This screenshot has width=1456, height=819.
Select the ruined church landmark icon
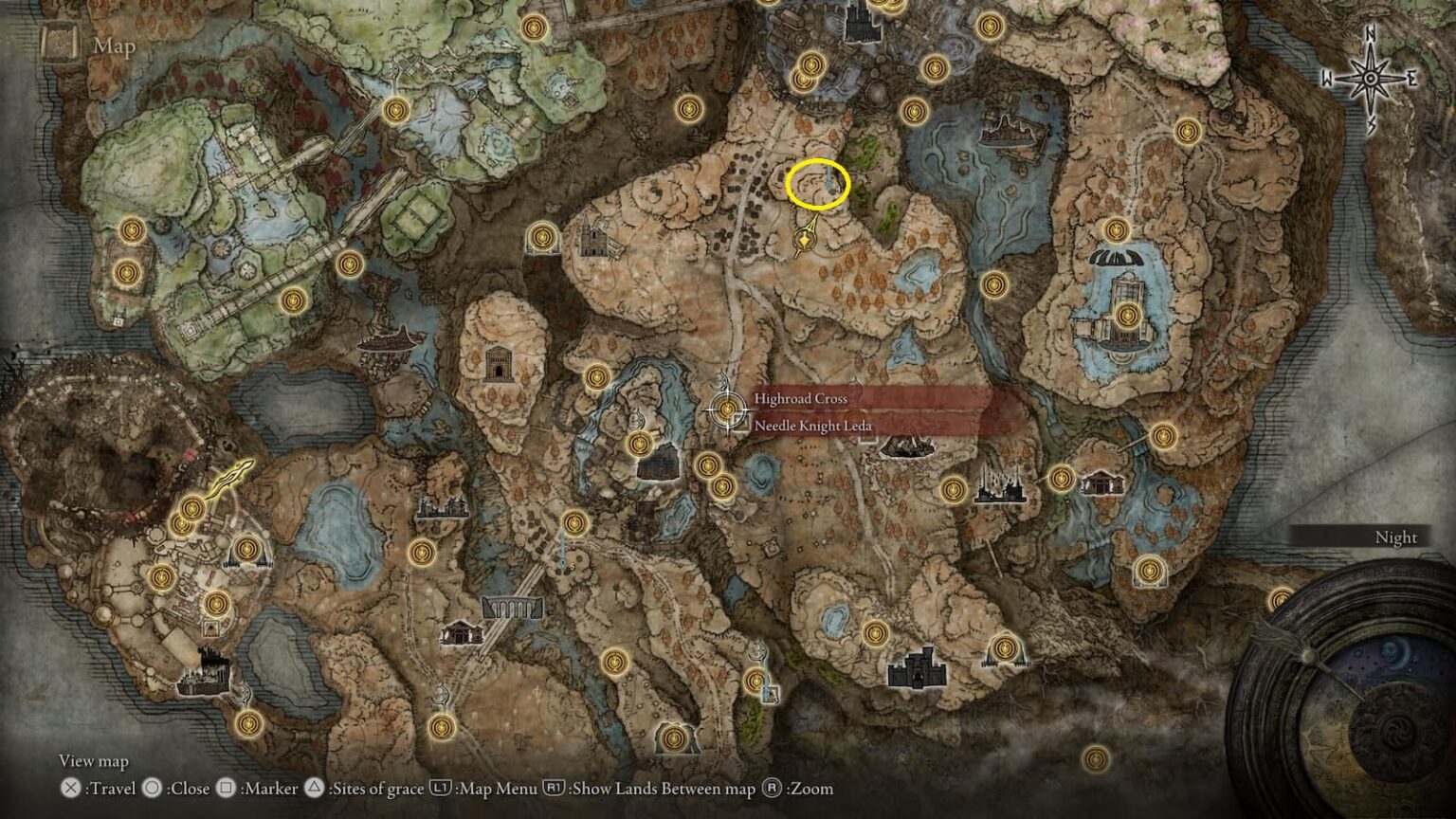pyautogui.click(x=595, y=236)
